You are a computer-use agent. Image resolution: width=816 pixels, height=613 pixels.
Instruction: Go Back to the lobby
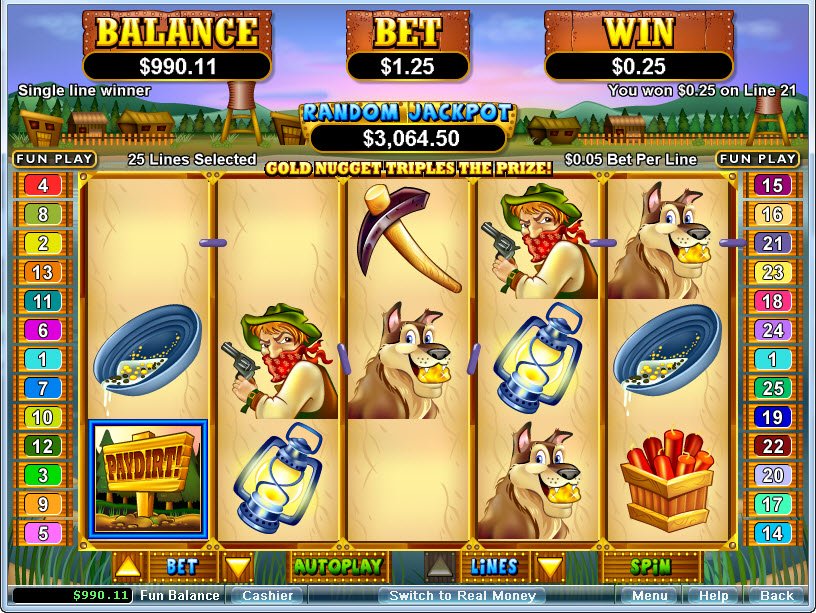click(x=777, y=596)
